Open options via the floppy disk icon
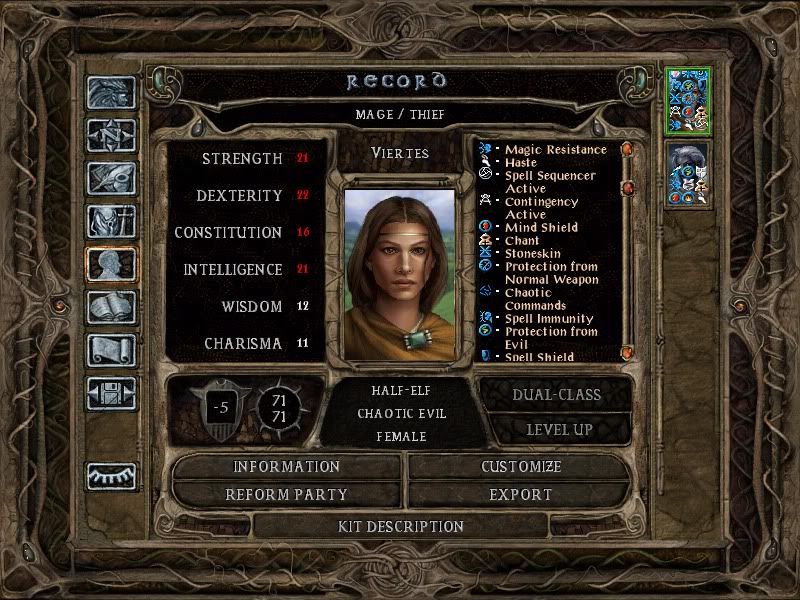 pyautogui.click(x=111, y=394)
